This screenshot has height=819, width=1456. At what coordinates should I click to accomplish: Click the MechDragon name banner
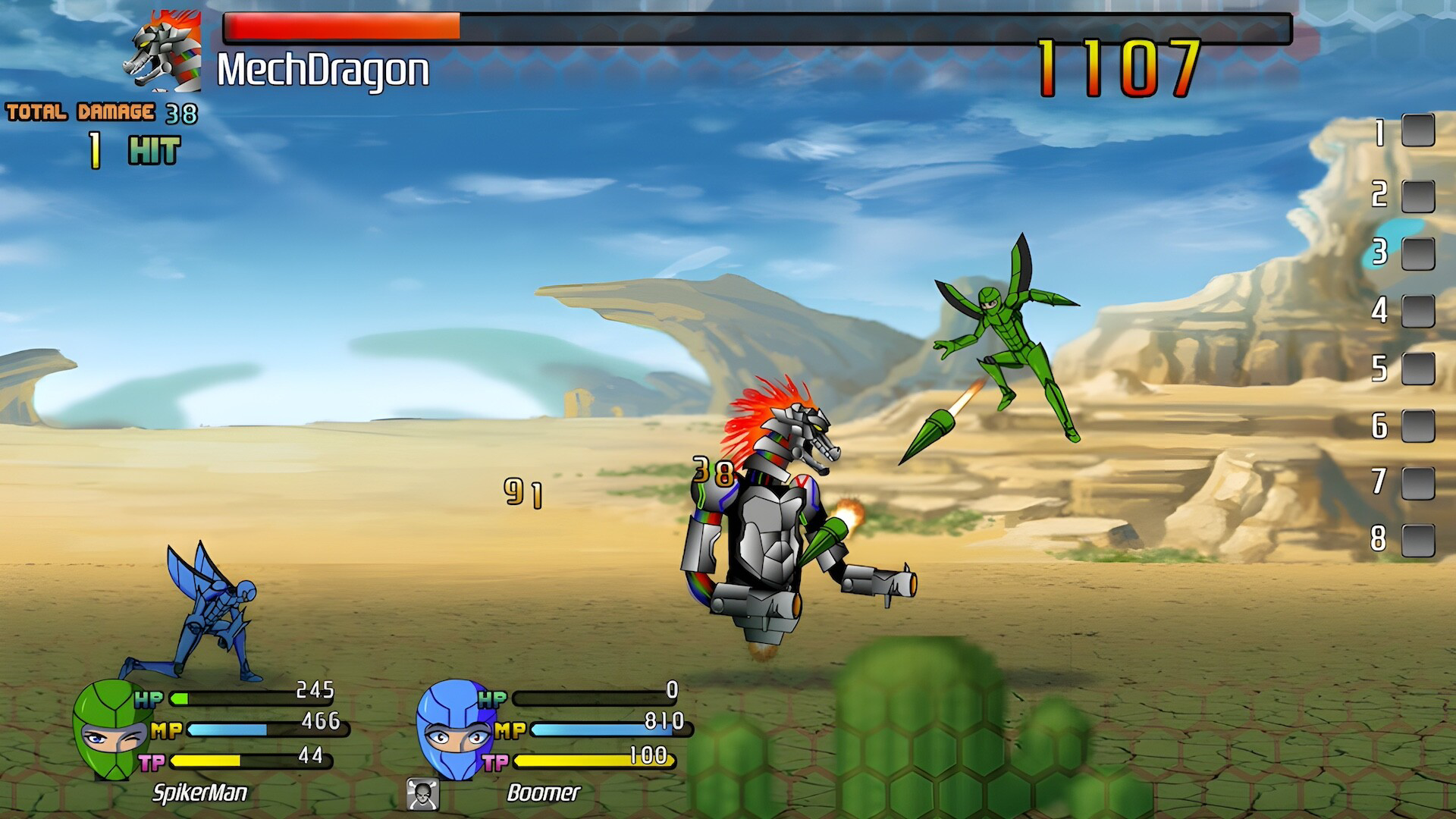point(318,72)
